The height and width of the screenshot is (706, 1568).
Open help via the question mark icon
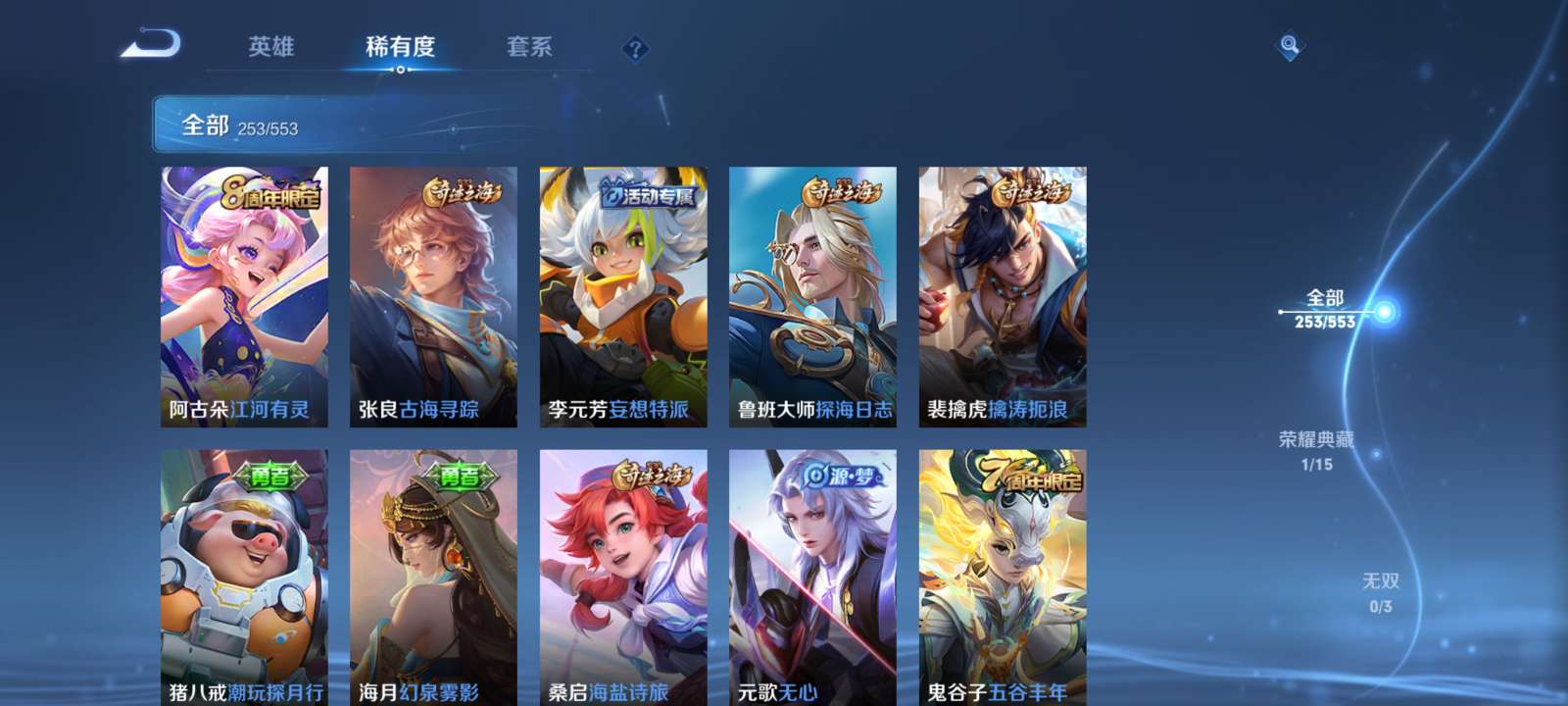[636, 47]
